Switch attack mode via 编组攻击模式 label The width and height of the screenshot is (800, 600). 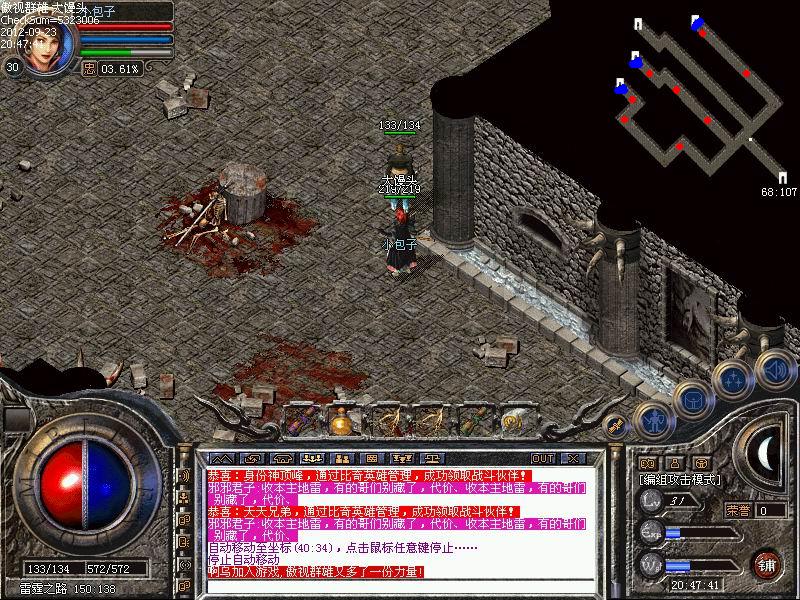[x=680, y=480]
